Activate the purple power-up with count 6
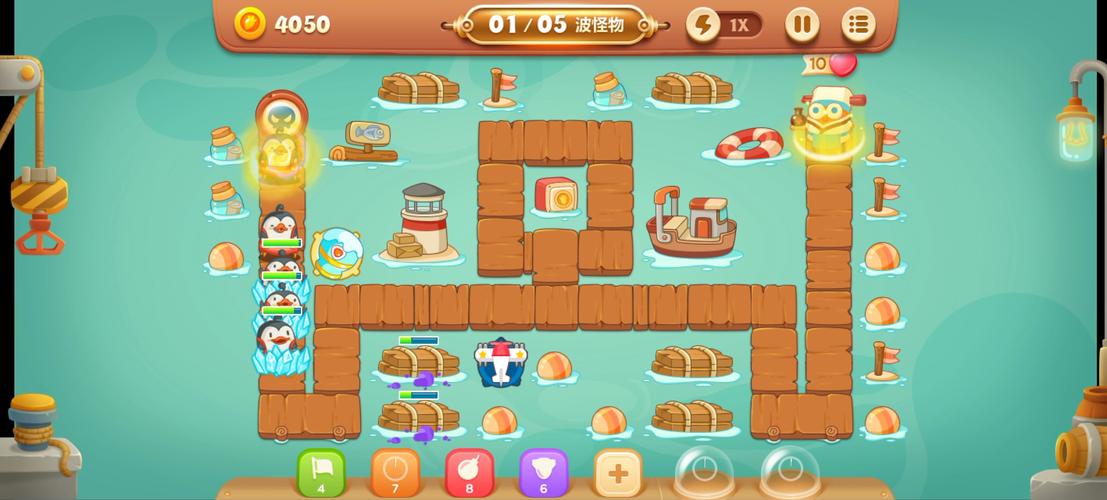Image resolution: width=1107 pixels, height=500 pixels. [543, 472]
